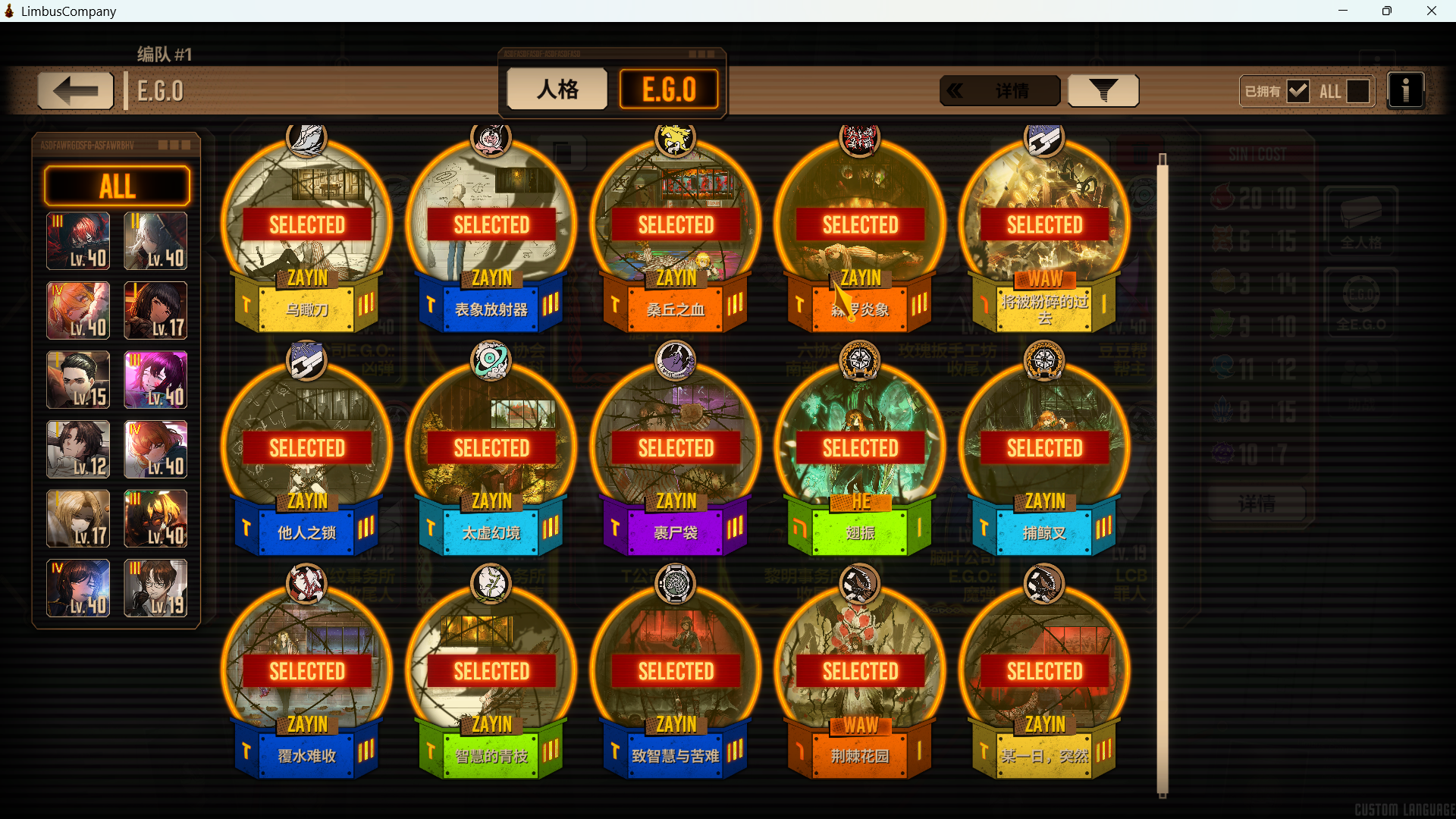Image resolution: width=1456 pixels, height=819 pixels.
Task: Click the horse emblem icon above 桑丘之血
Action: [676, 140]
